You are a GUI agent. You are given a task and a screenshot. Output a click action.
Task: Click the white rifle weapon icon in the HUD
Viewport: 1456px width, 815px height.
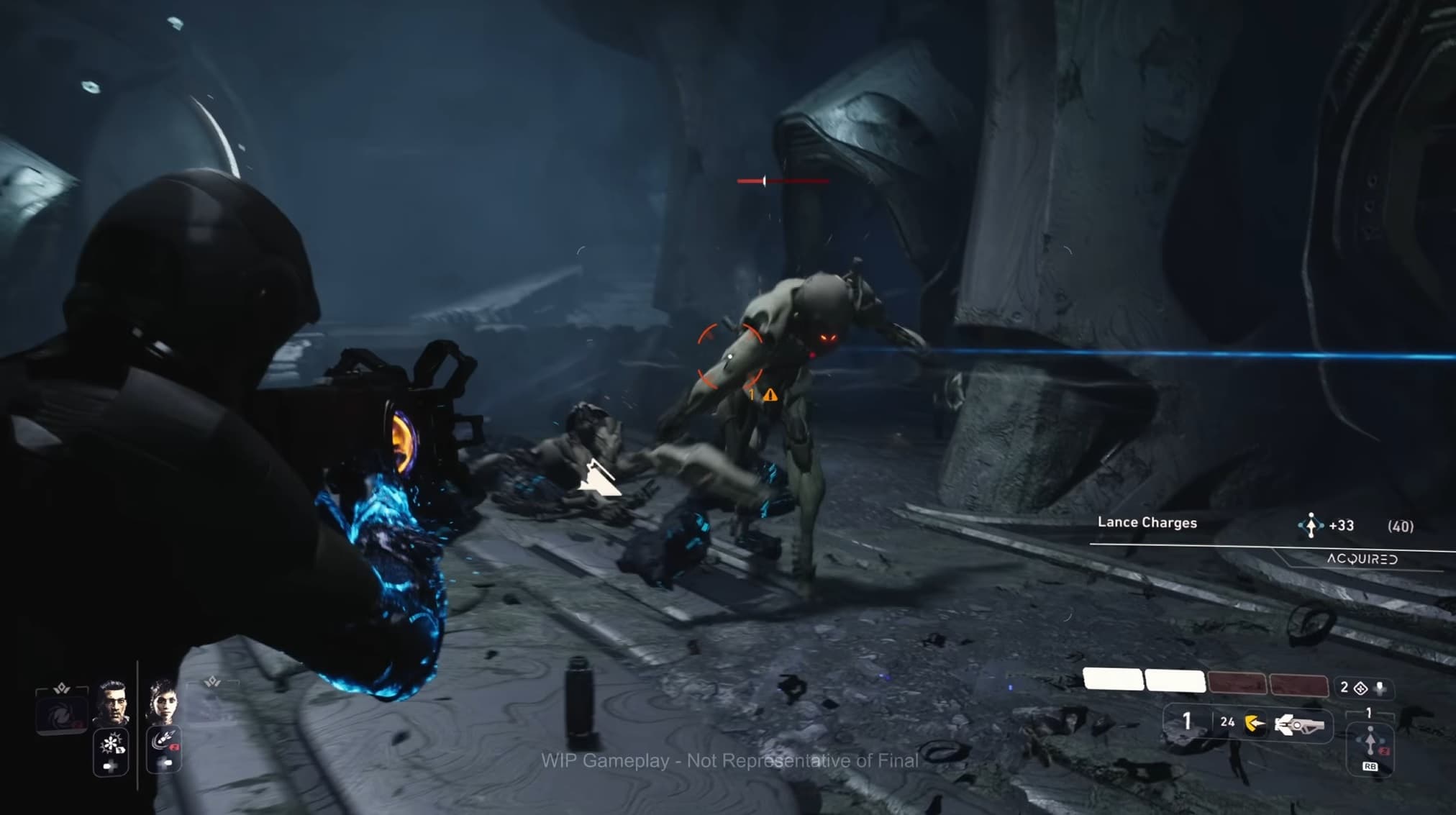point(1298,726)
